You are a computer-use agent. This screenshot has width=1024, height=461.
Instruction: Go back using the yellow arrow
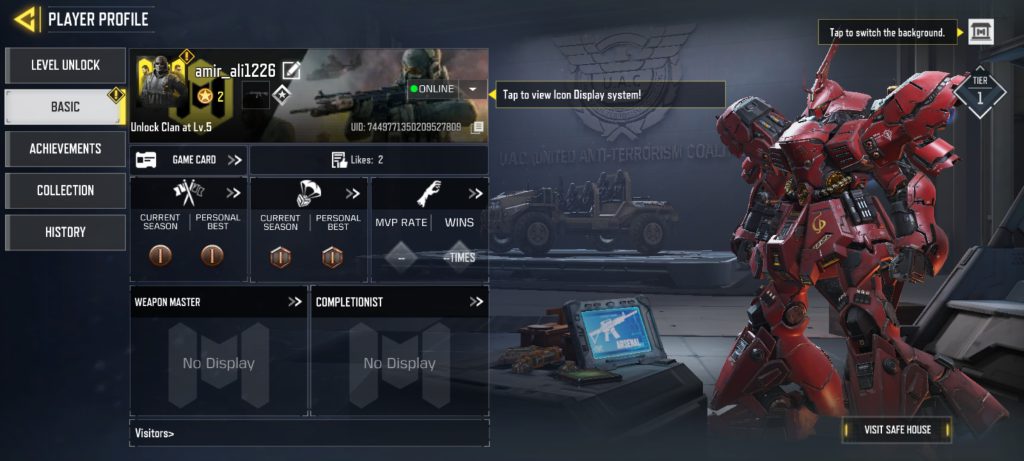tap(26, 18)
